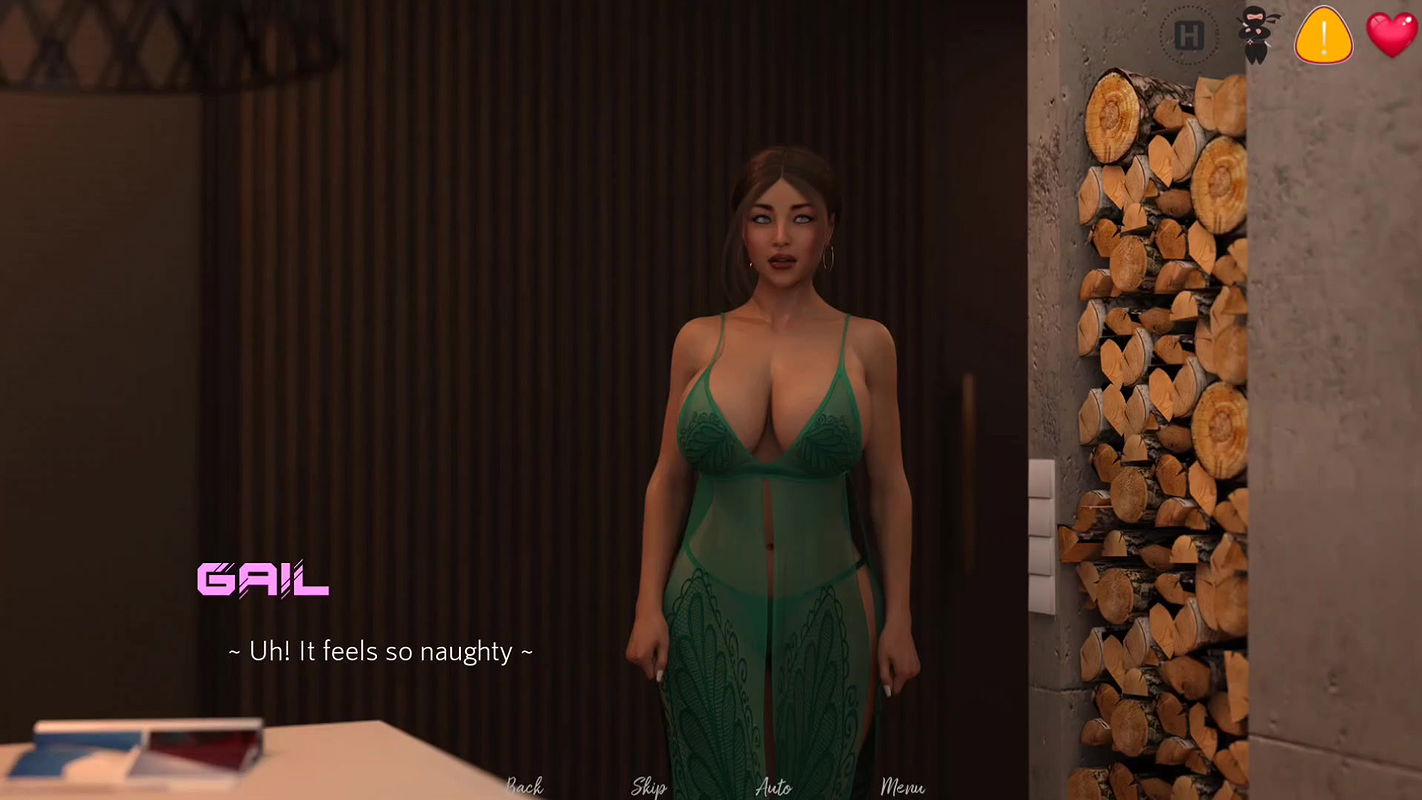
Task: Click the pink GAIL name label
Action: pos(263,580)
